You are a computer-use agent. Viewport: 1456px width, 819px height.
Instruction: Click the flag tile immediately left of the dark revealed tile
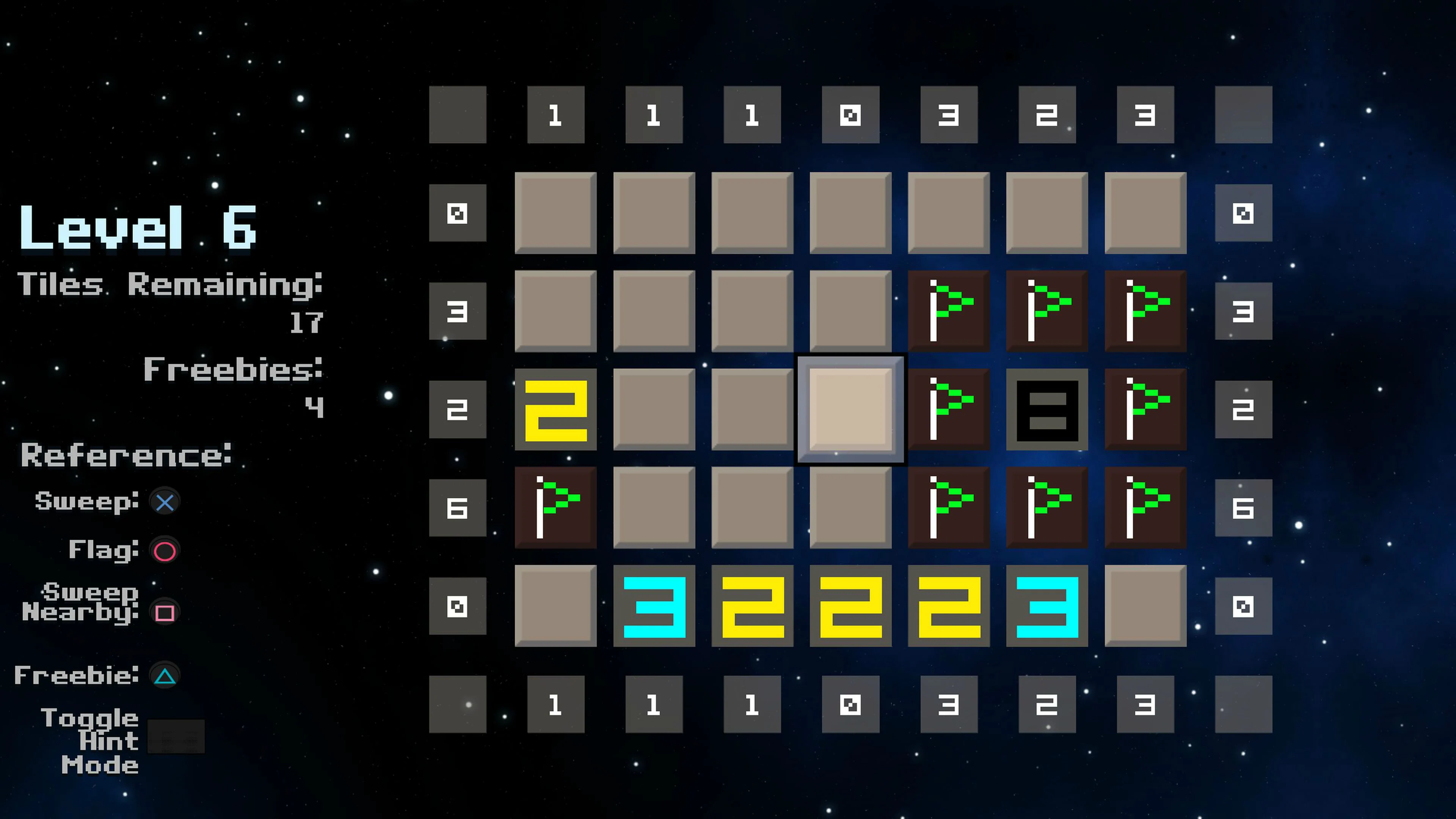[x=948, y=409]
